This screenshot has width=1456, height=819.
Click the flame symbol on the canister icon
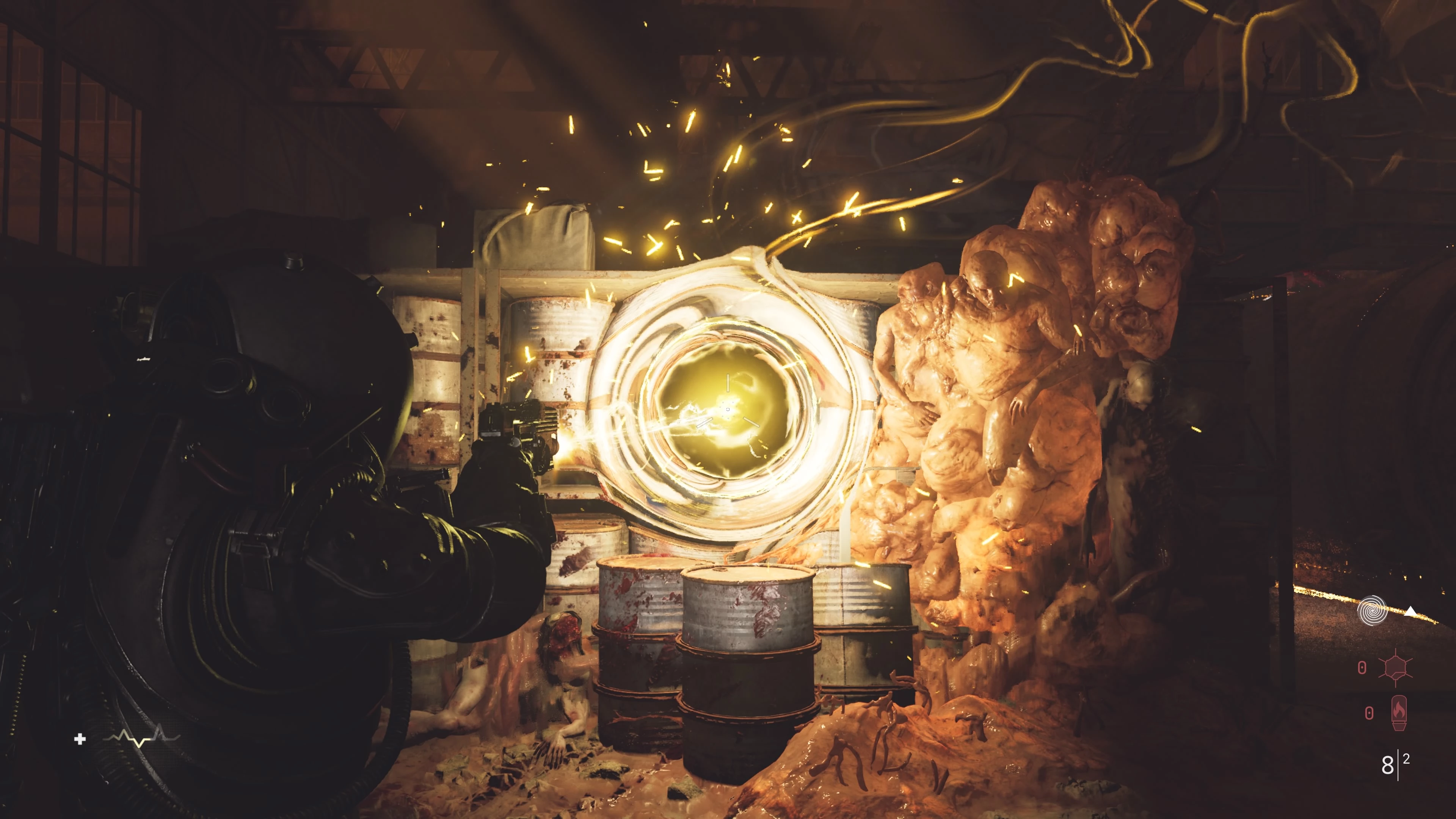pyautogui.click(x=1399, y=710)
